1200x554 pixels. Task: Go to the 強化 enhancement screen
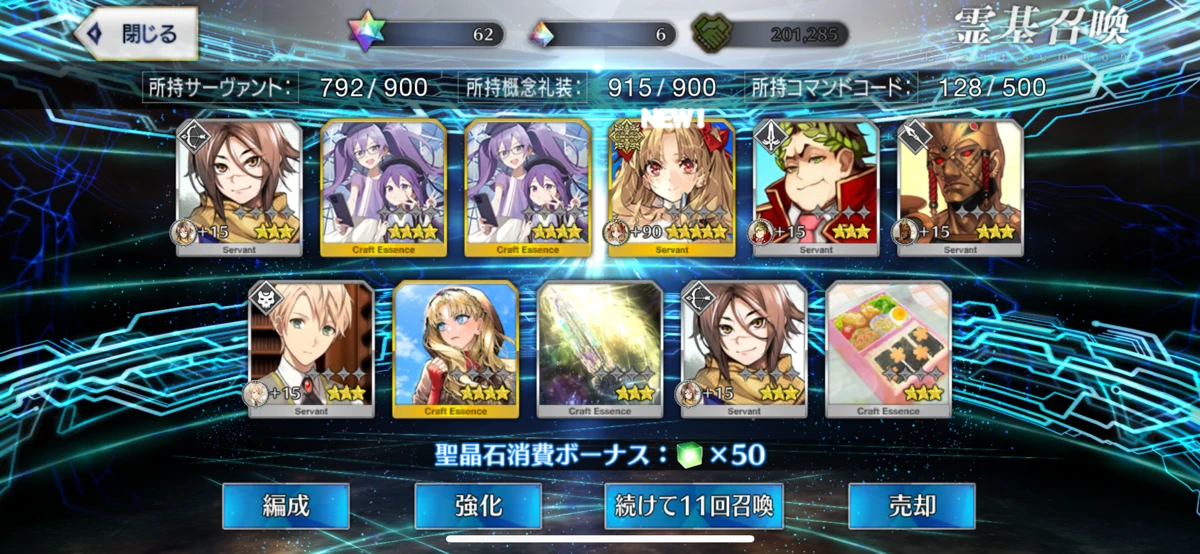pyautogui.click(x=478, y=505)
